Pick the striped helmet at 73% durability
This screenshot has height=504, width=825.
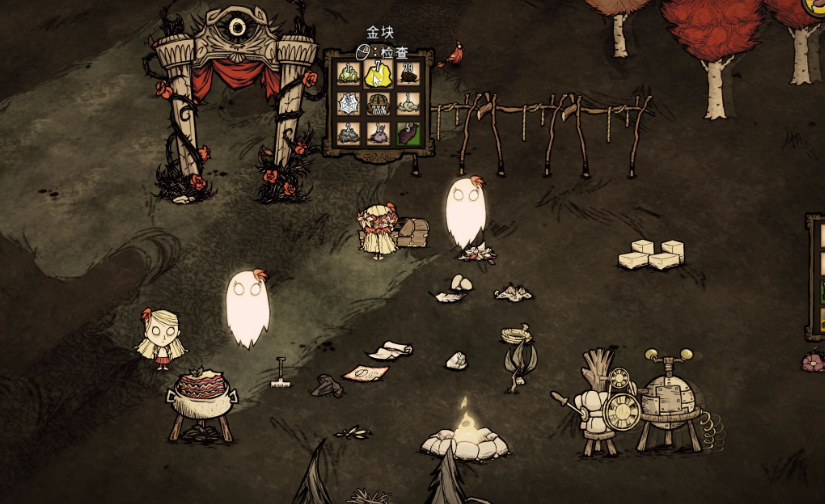379,103
